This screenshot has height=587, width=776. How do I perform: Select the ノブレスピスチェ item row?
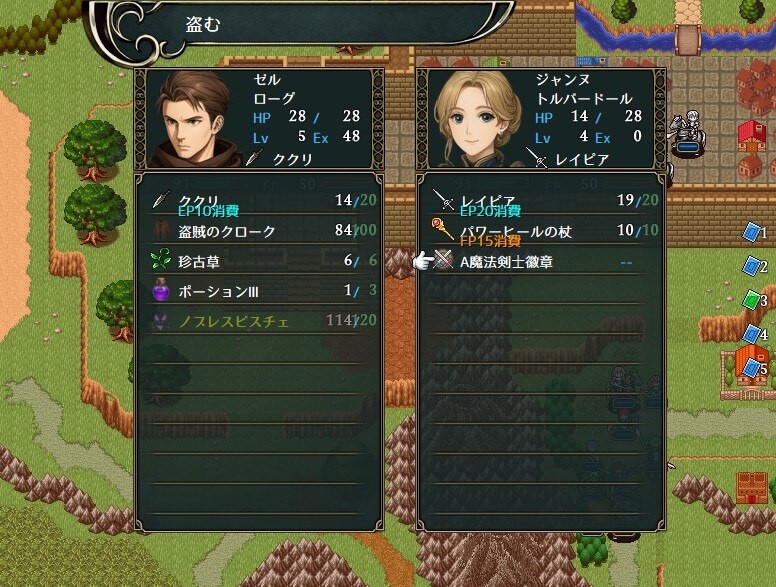[258, 322]
